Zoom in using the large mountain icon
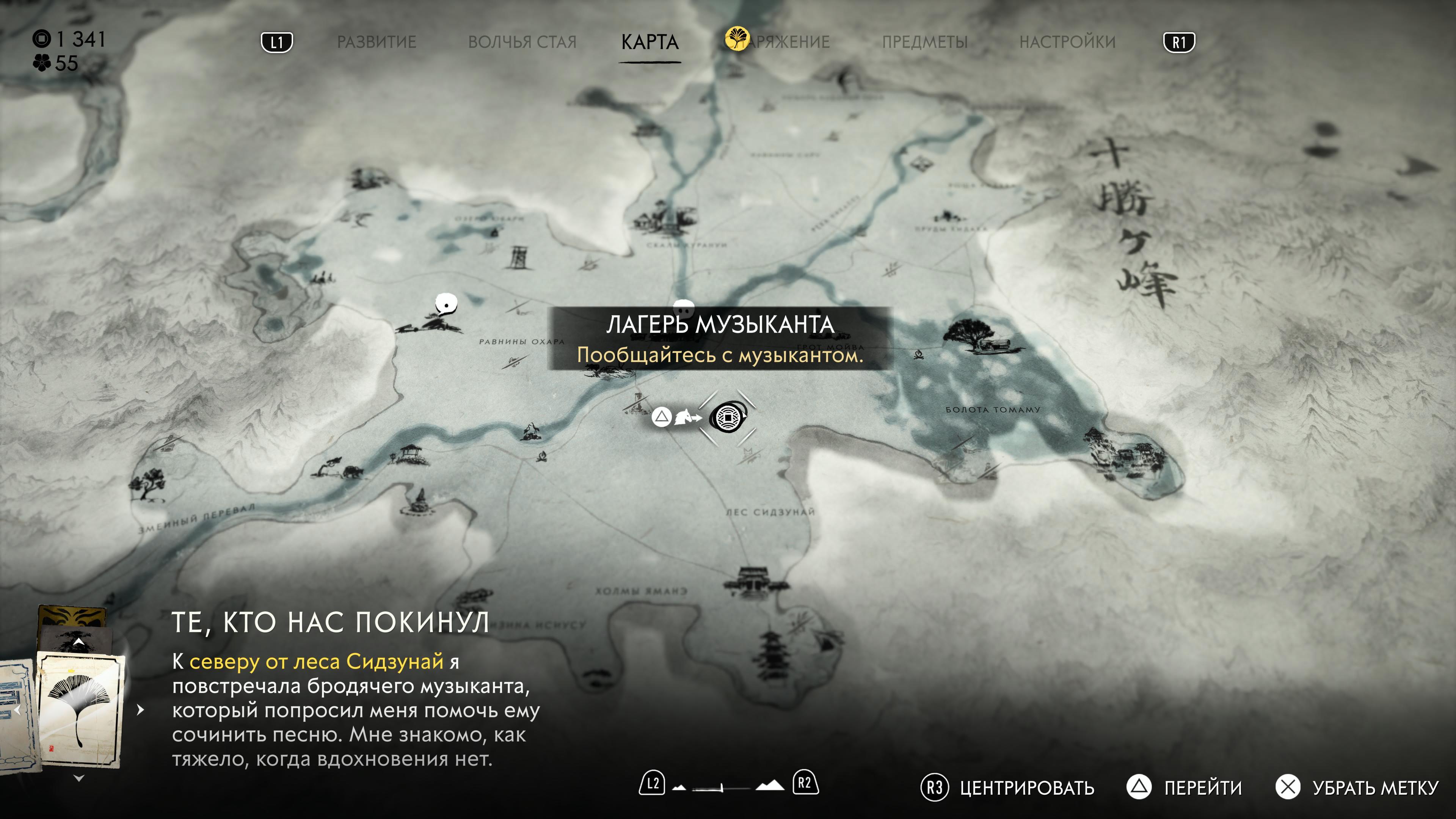1456x819 pixels. pyautogui.click(x=770, y=785)
